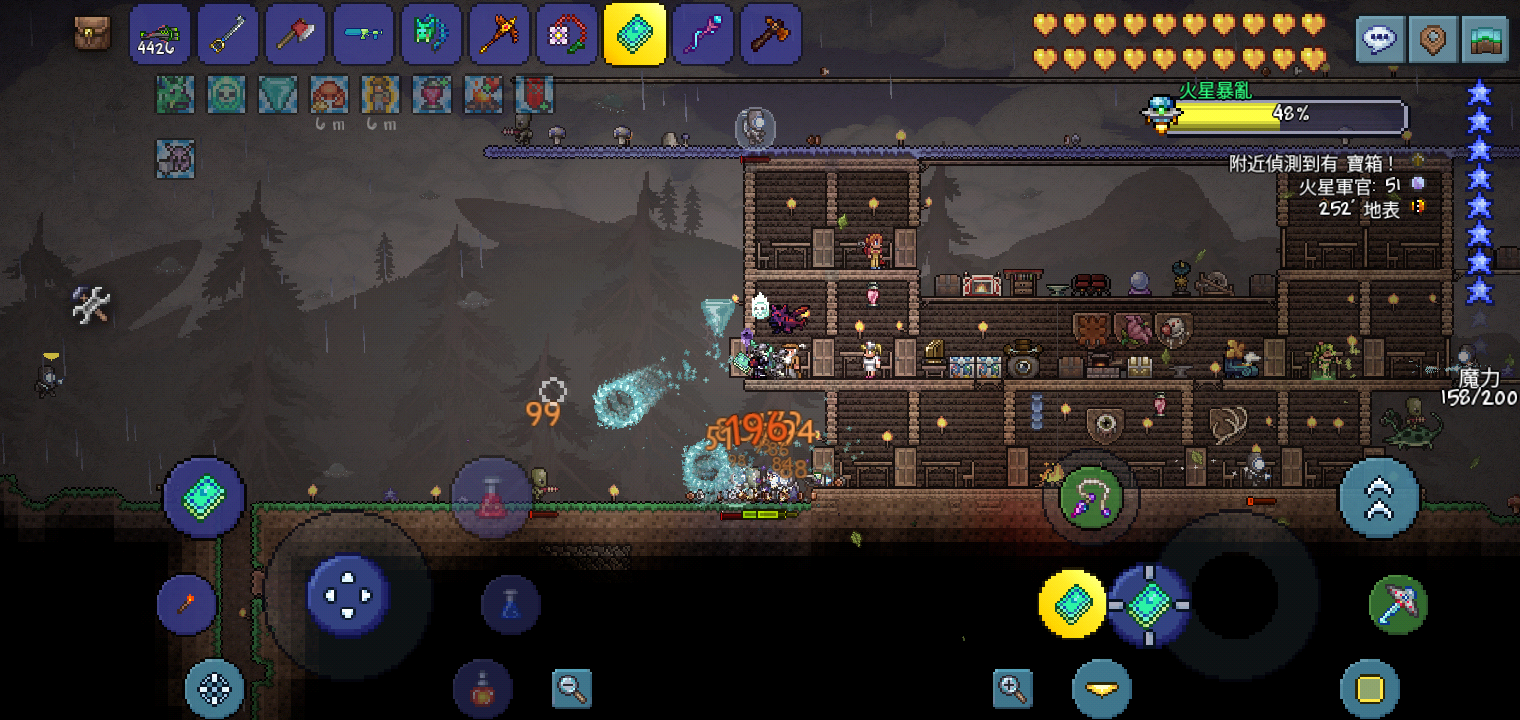
Task: Select the wooden hammer hotbar slot
Action: [771, 34]
